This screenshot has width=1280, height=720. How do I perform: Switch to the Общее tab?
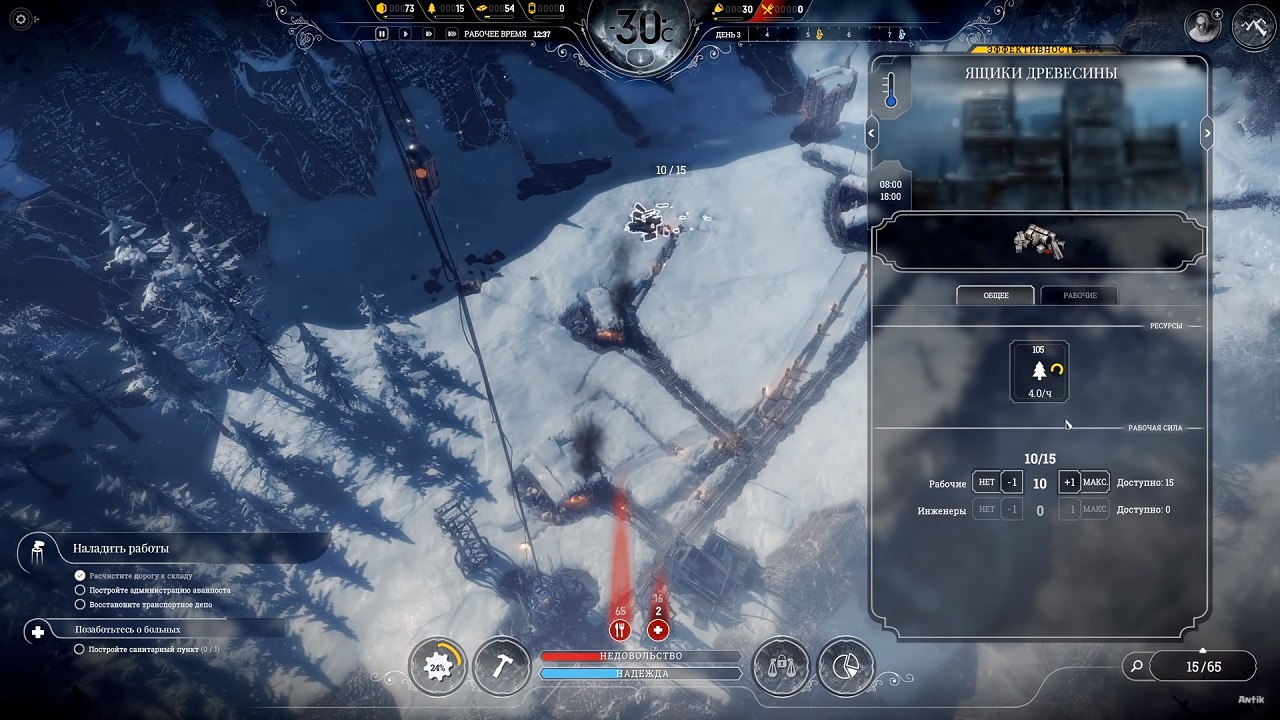point(995,295)
